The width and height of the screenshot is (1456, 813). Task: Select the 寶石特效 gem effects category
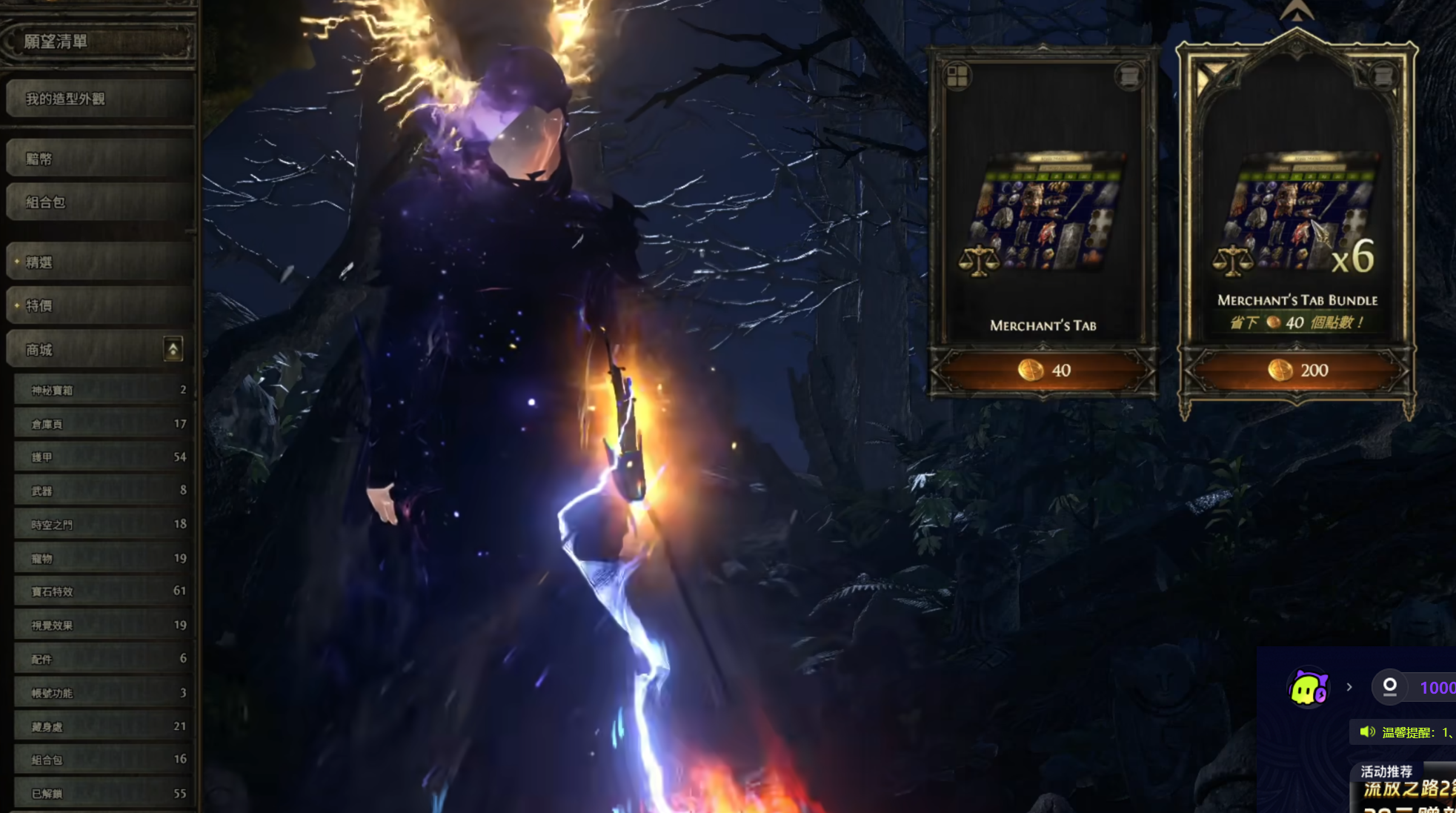point(102,591)
